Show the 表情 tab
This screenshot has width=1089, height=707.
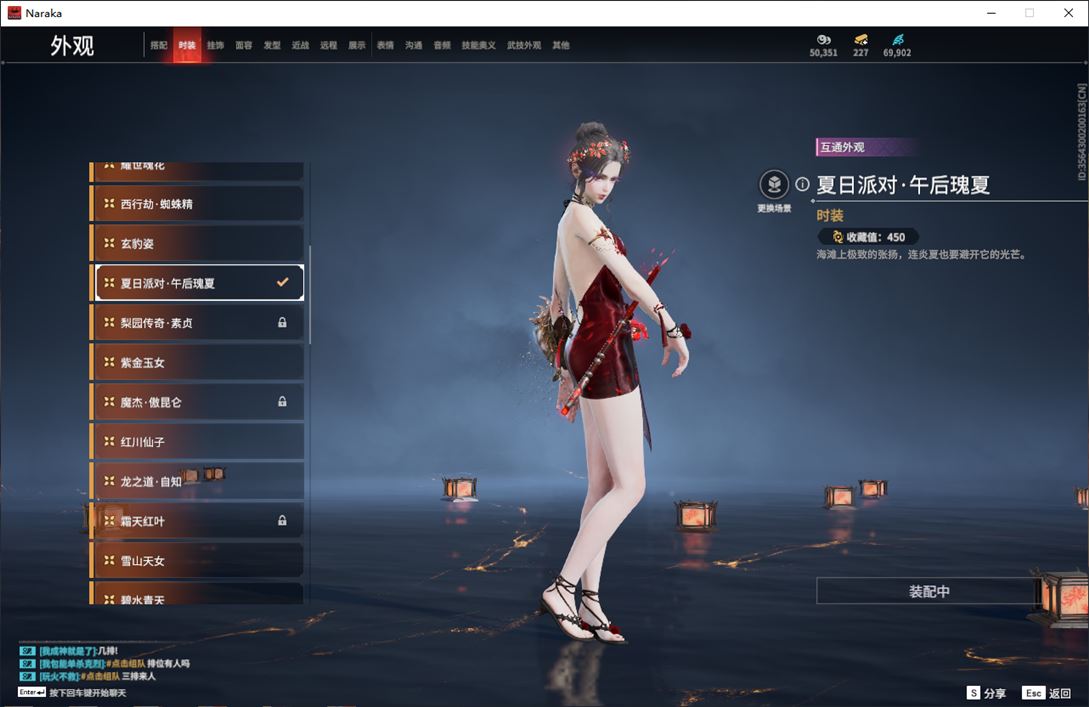point(385,46)
